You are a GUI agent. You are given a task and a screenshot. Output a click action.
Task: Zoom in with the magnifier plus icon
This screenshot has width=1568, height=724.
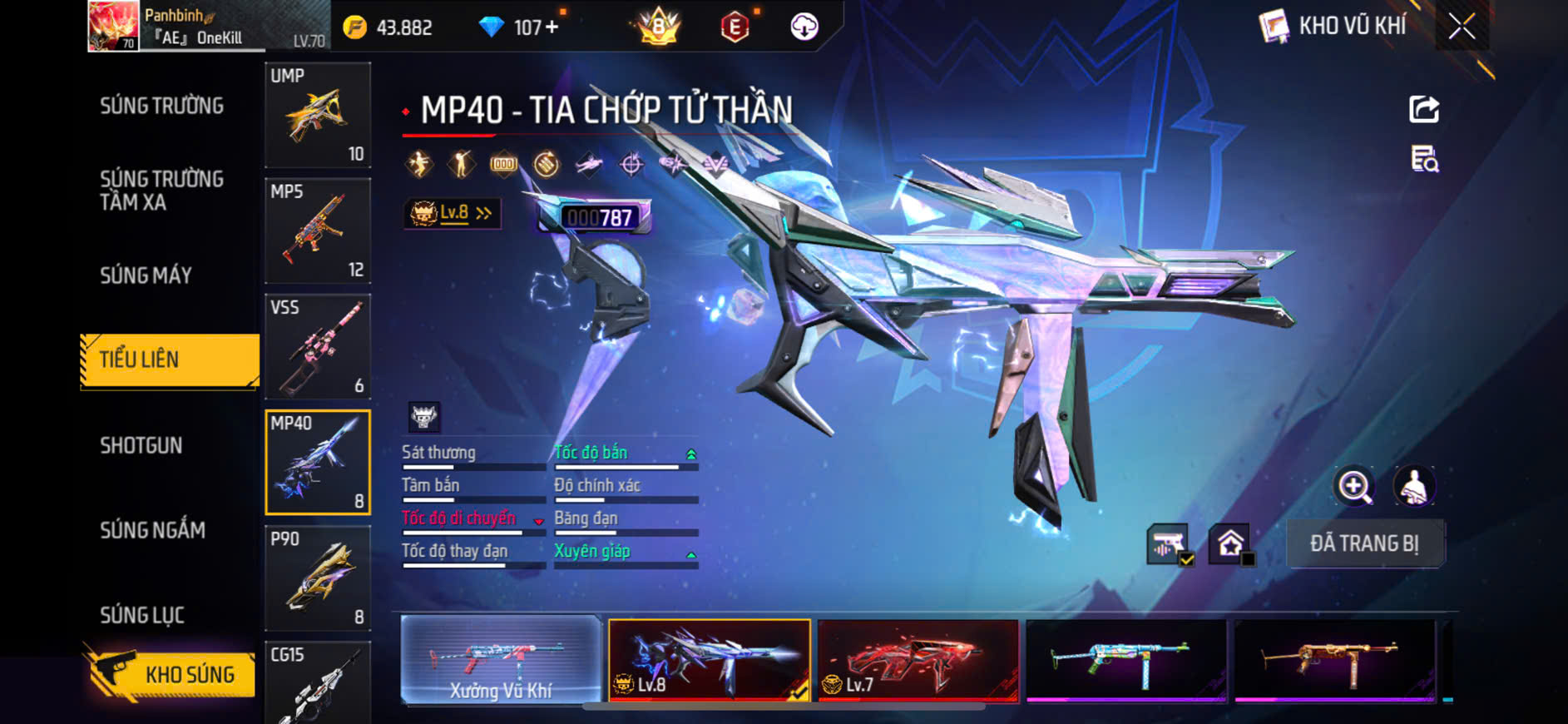pyautogui.click(x=1354, y=487)
